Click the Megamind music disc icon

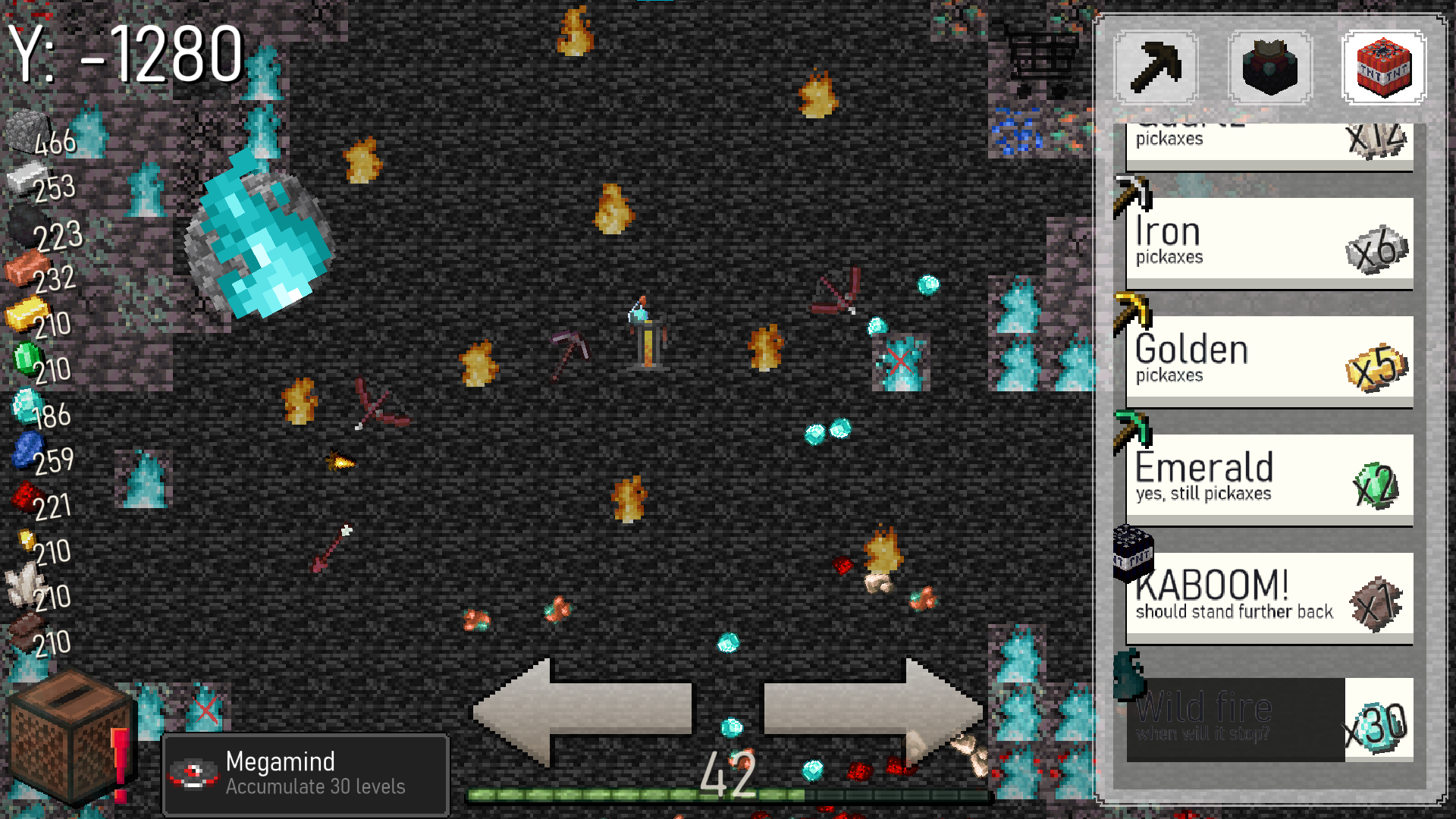(196, 773)
